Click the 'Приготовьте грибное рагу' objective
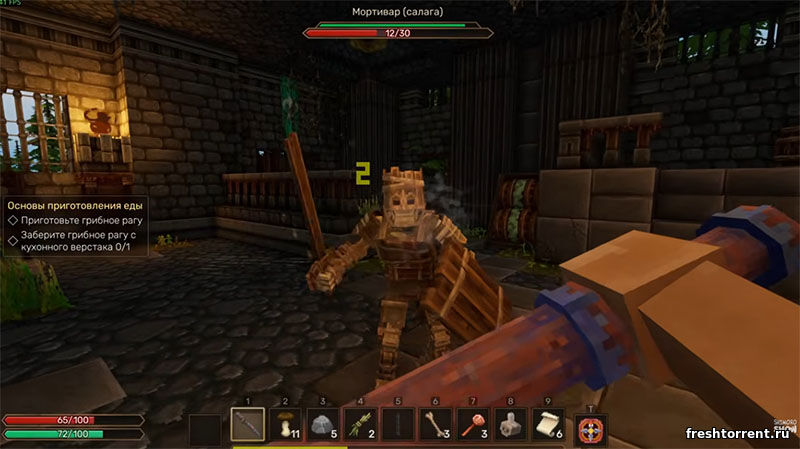 pyautogui.click(x=76, y=218)
